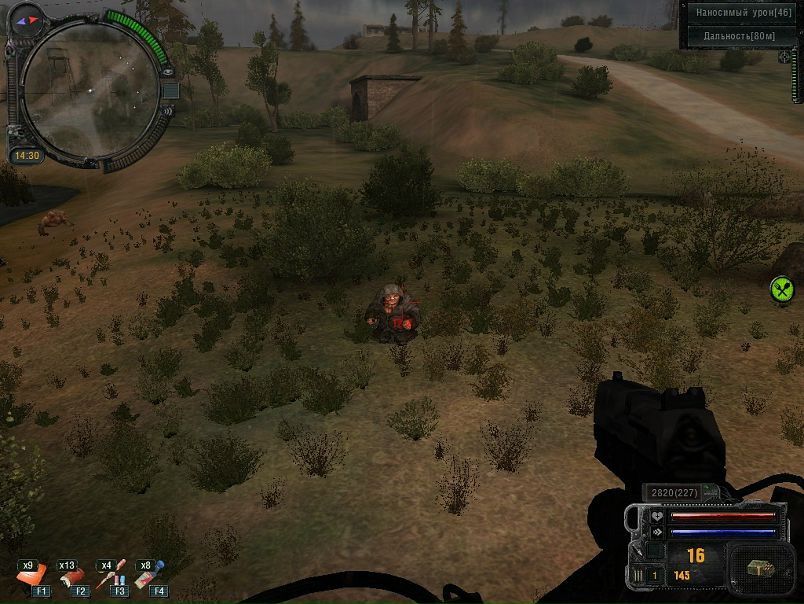This screenshot has width=804, height=604.
Task: Click the circular minimap
Action: pyautogui.click(x=88, y=92)
